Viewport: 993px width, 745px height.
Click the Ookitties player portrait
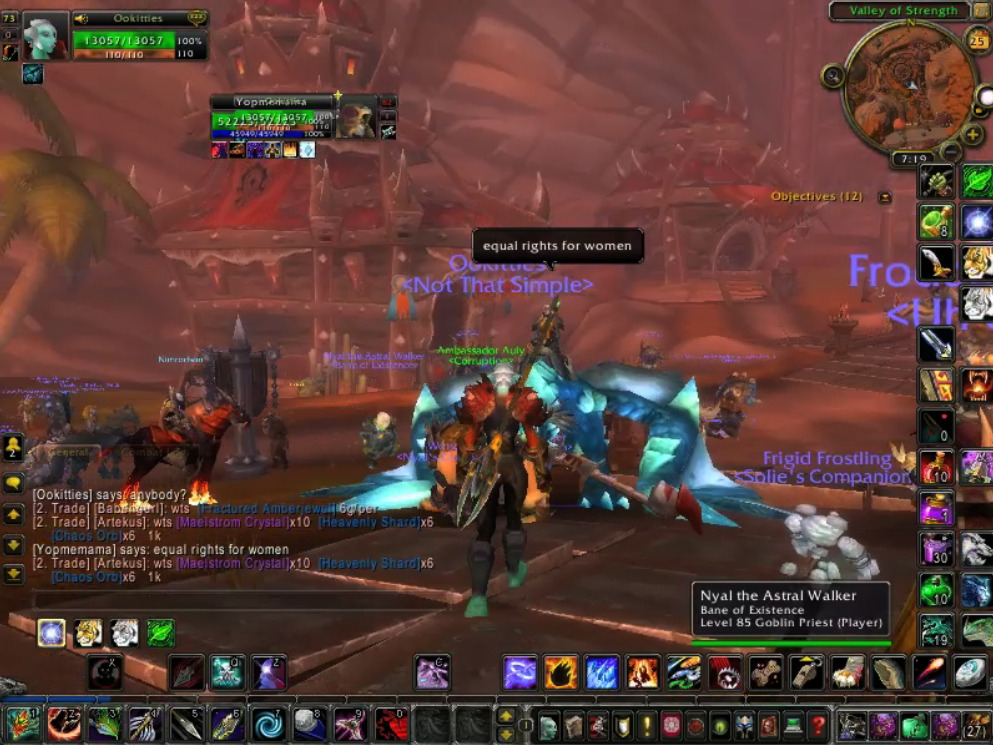(45, 35)
